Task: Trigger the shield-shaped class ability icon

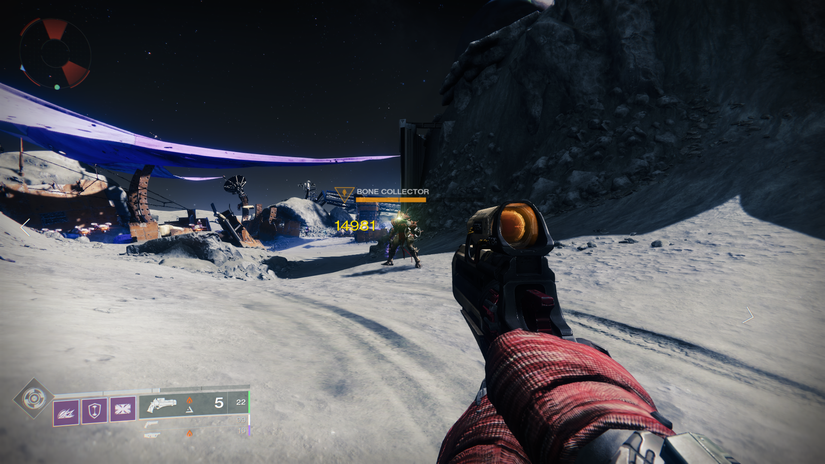Action: point(94,409)
